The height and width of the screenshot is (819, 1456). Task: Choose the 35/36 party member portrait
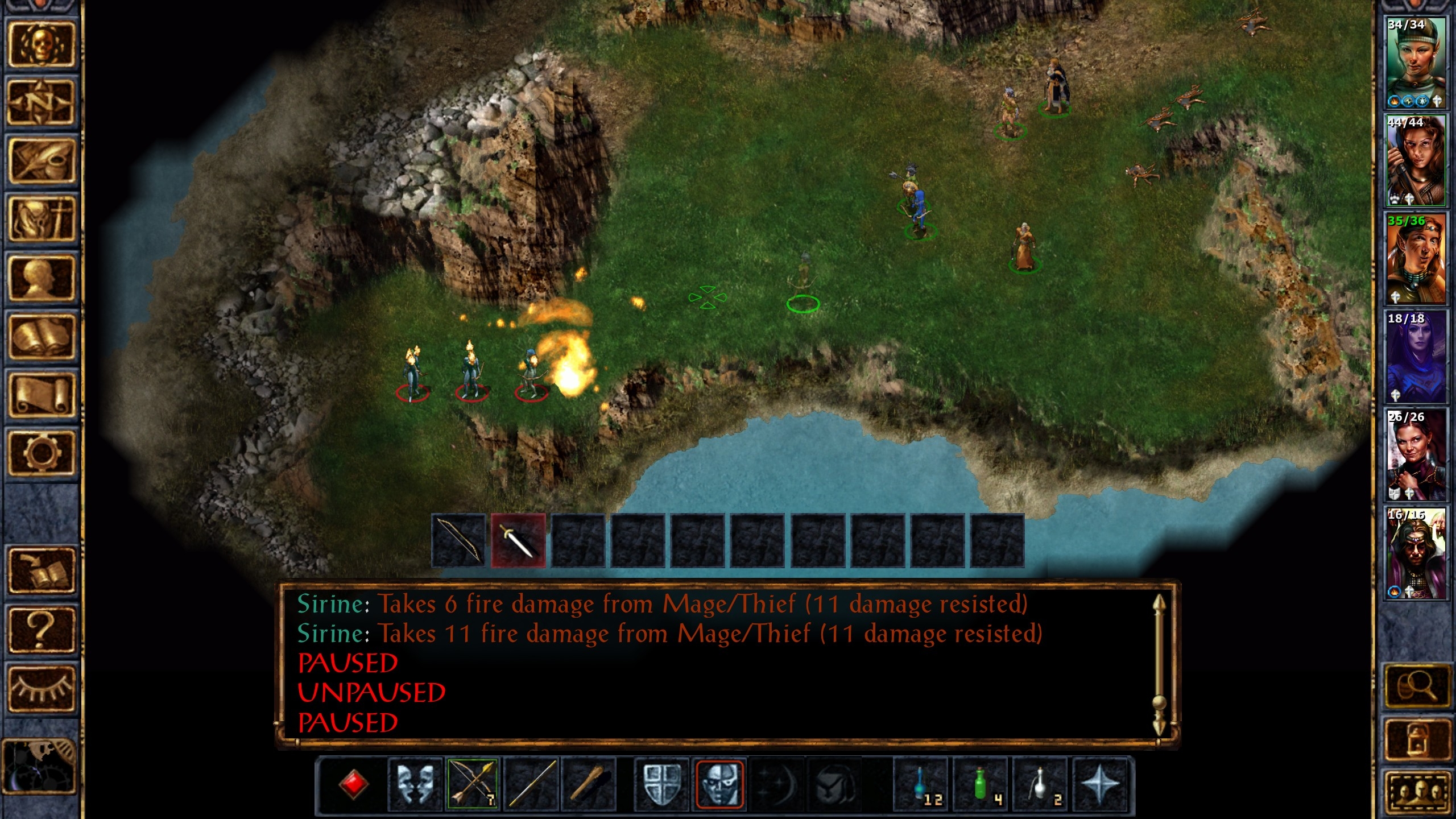[x=1415, y=259]
